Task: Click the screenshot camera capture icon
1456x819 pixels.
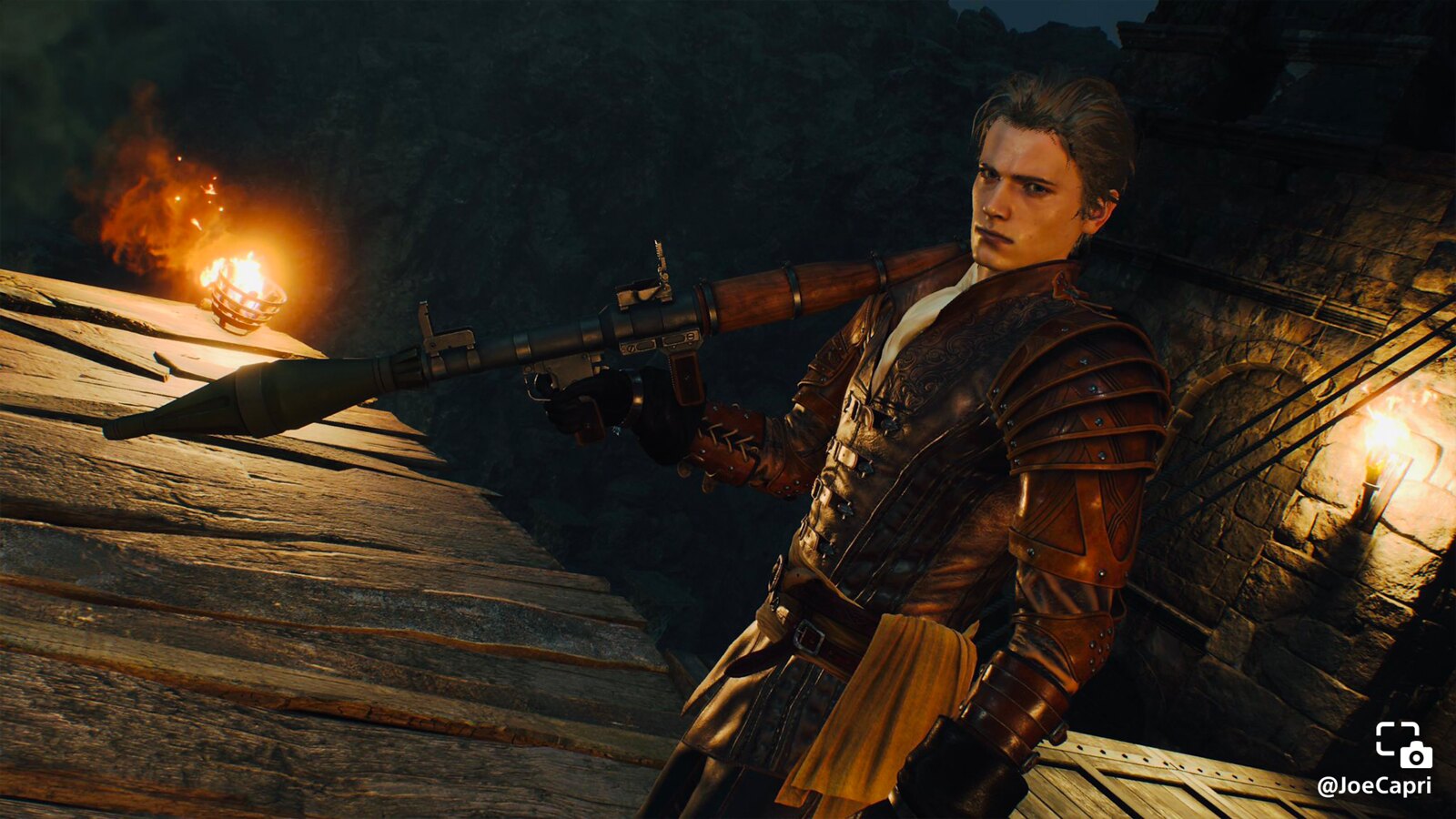Action: pyautogui.click(x=1402, y=744)
